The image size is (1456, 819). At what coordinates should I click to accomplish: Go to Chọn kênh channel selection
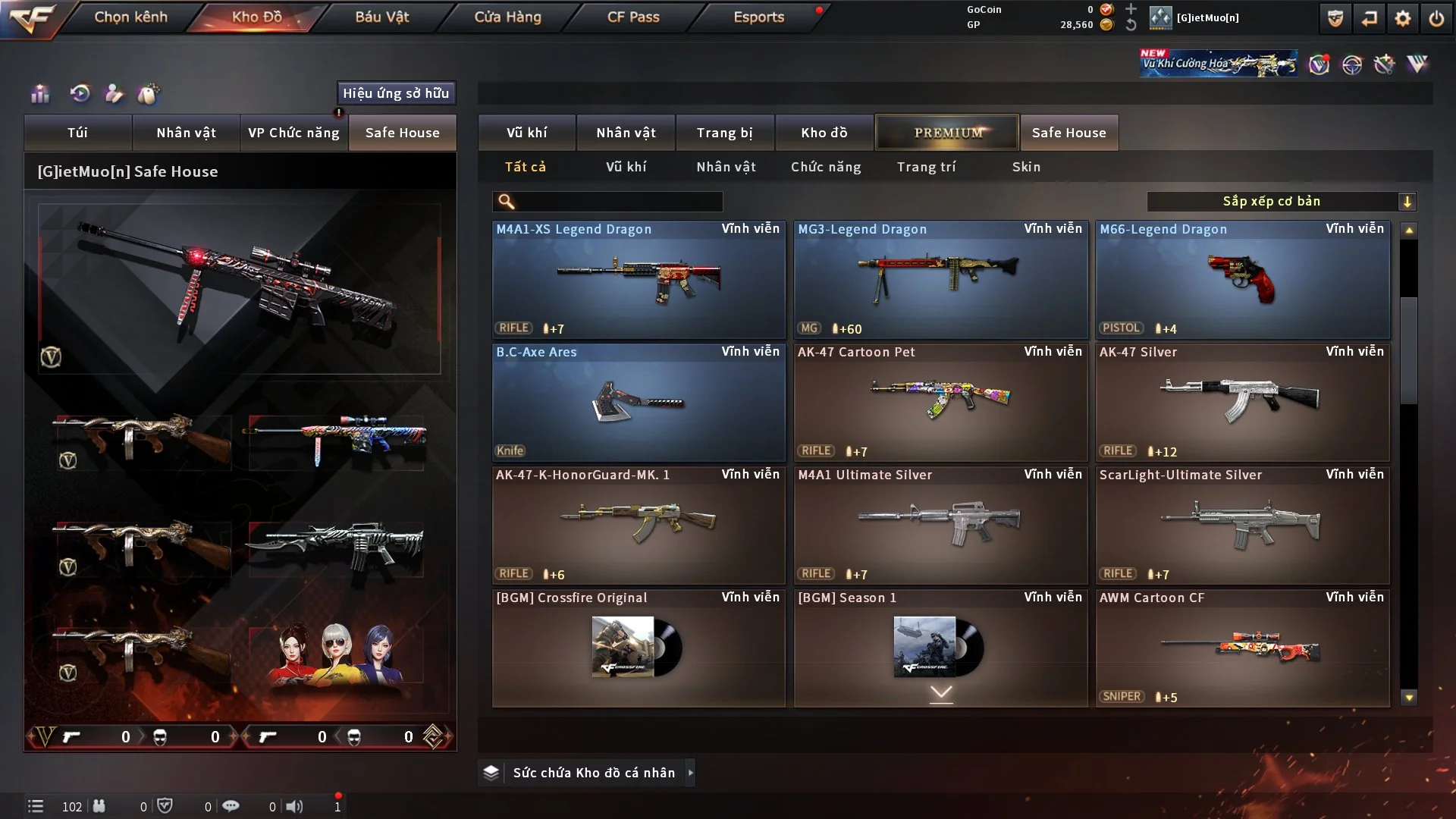(x=130, y=17)
